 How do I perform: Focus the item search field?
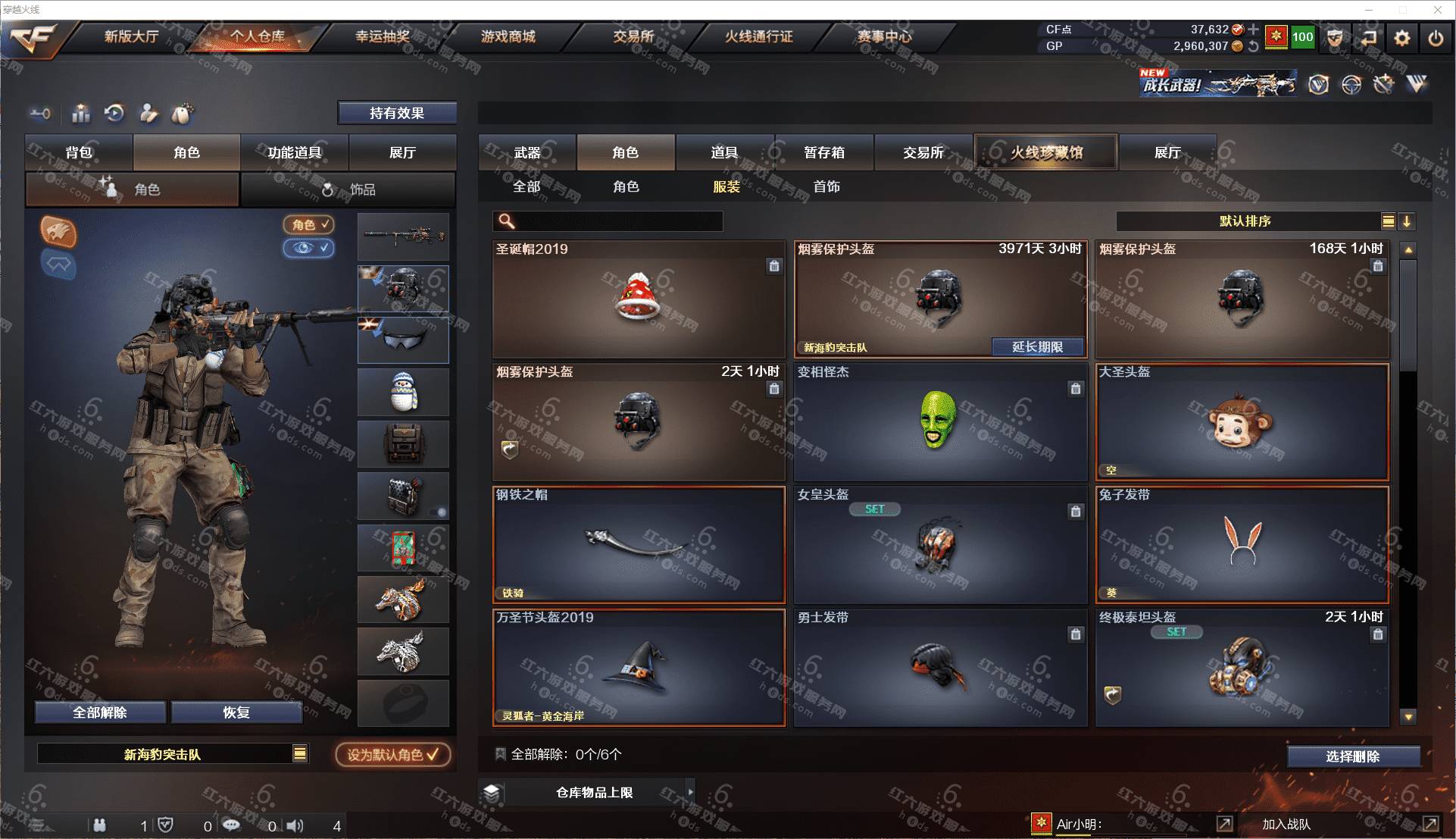click(617, 221)
